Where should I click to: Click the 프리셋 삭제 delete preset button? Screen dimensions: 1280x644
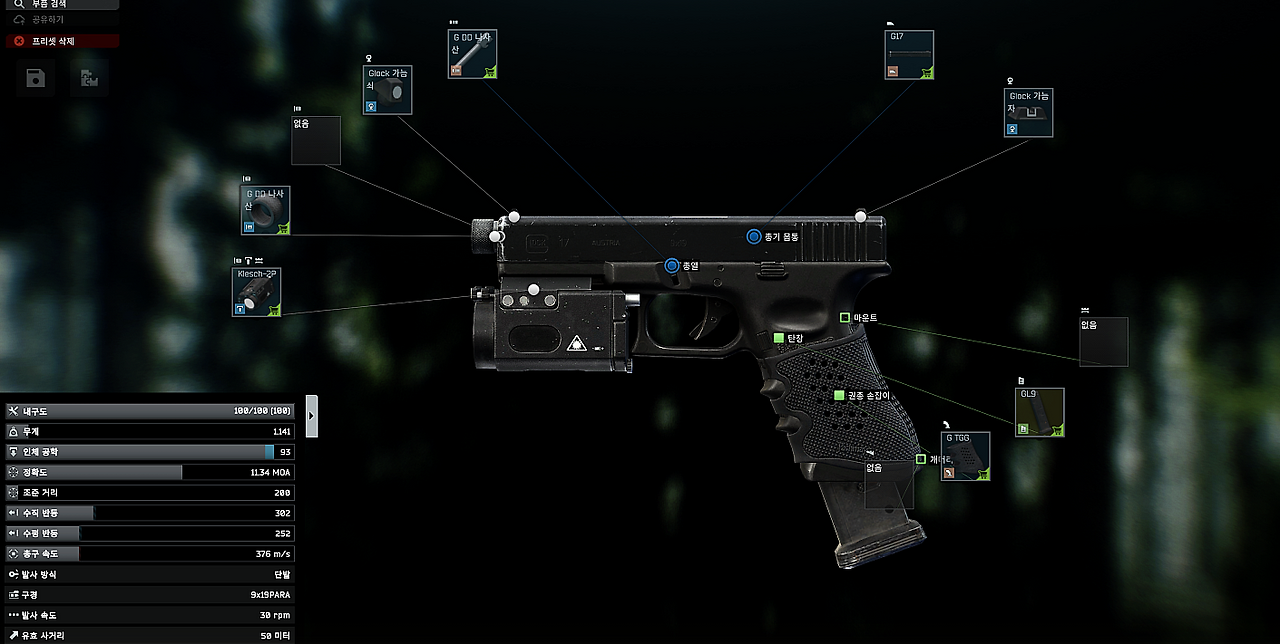60,41
